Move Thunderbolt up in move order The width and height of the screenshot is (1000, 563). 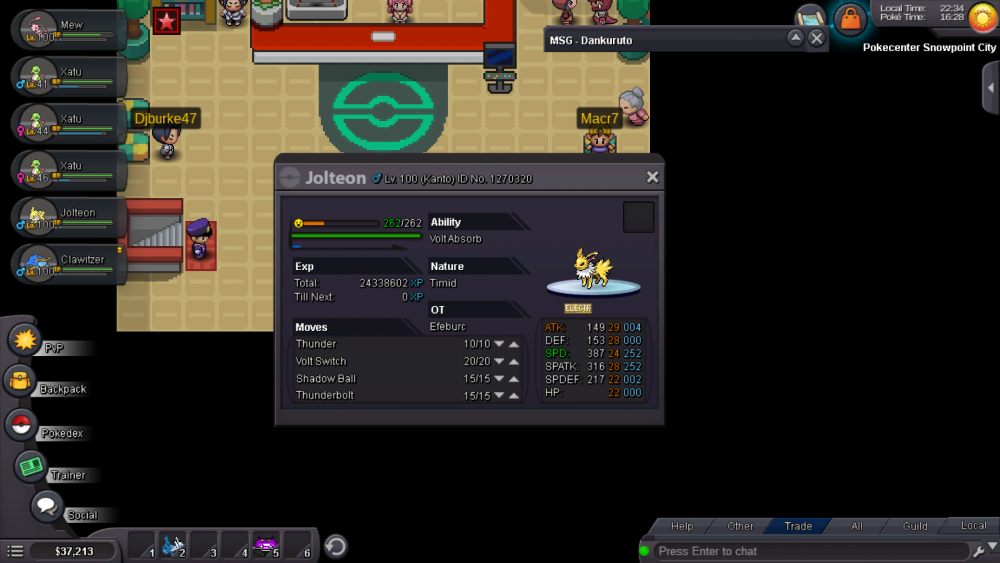(514, 396)
